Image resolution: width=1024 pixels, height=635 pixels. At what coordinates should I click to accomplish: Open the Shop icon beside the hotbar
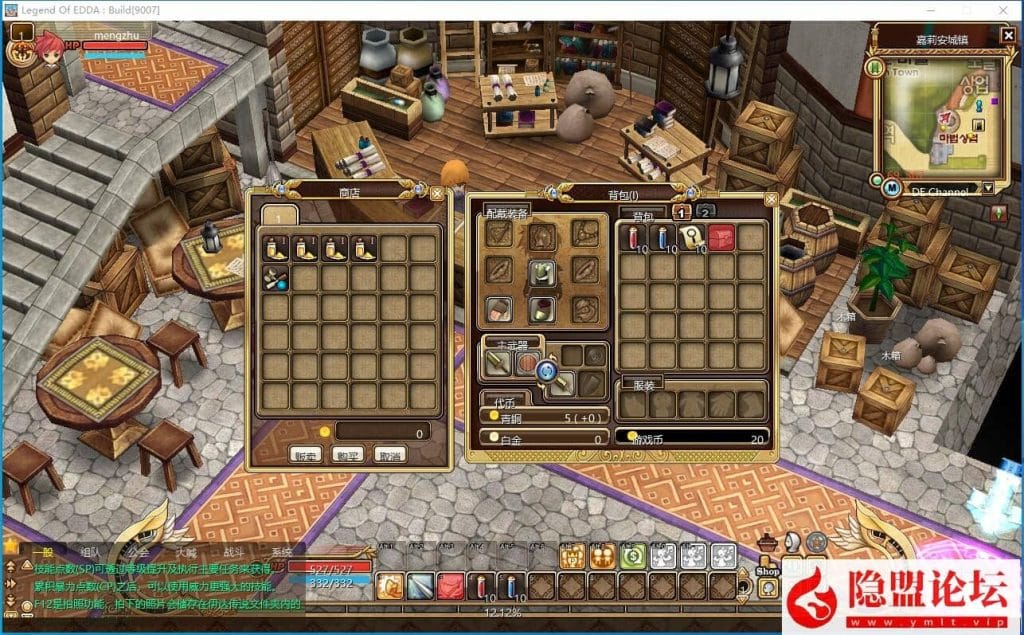point(768,565)
